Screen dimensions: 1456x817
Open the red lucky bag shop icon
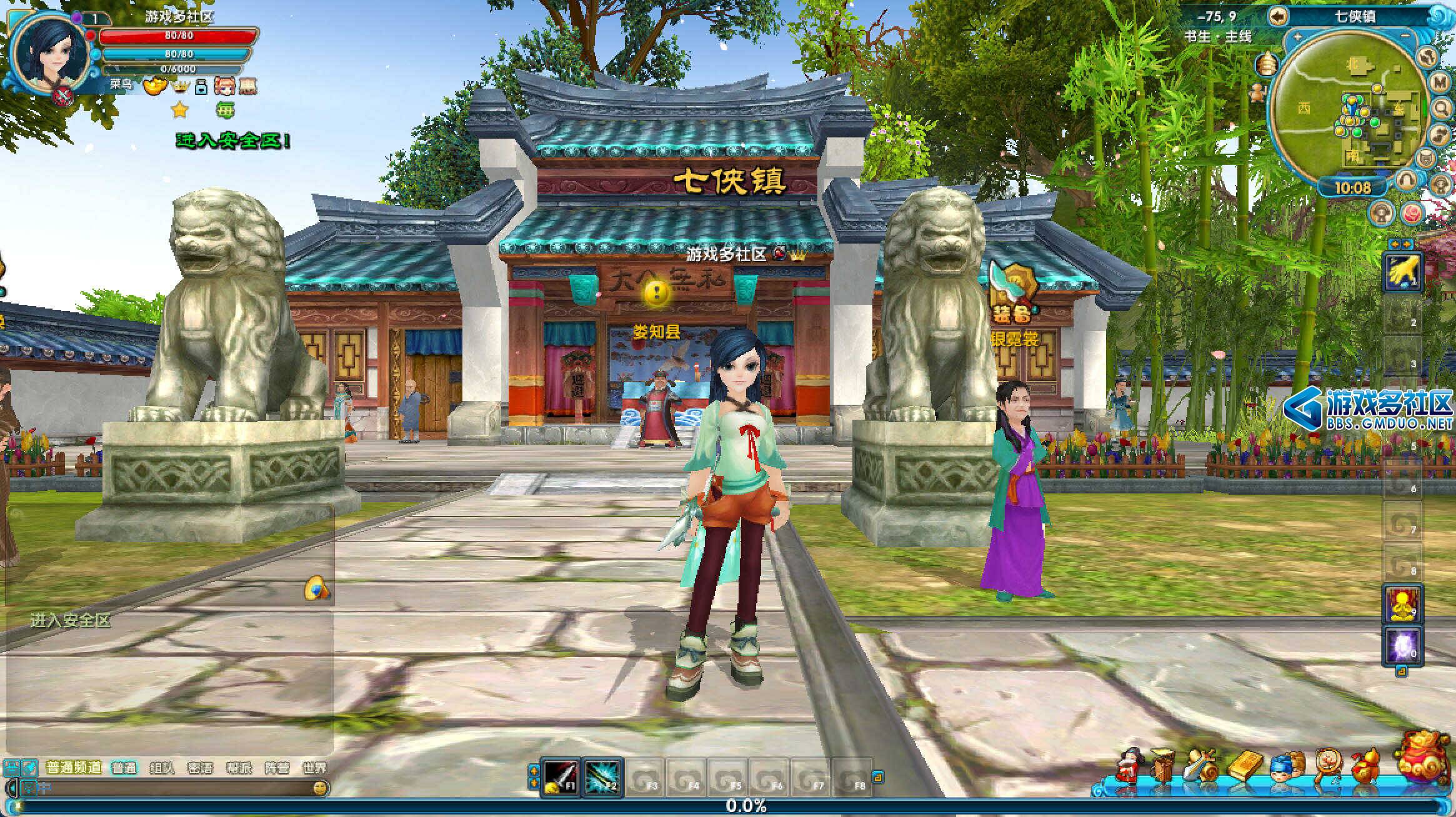coord(1425,758)
